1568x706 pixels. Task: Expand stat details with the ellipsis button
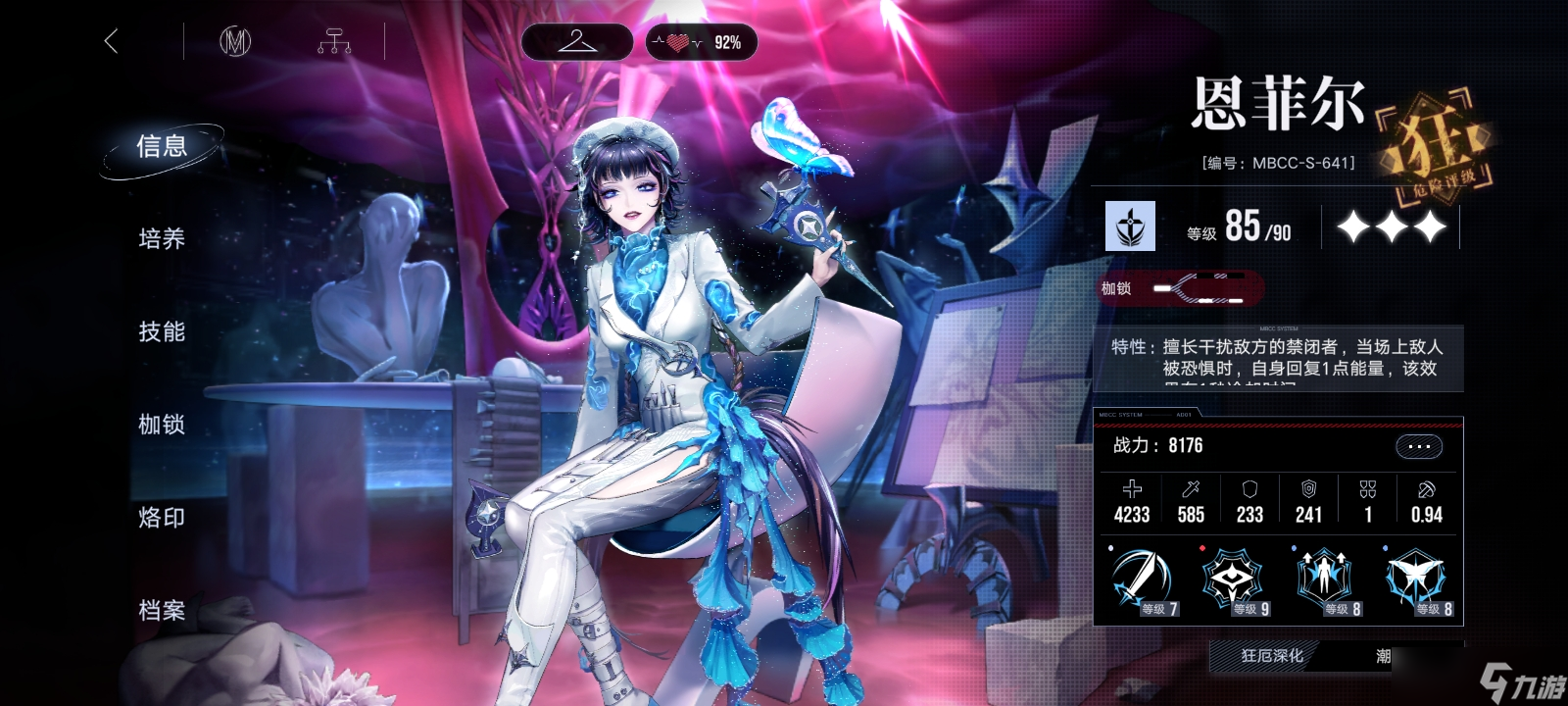coord(1418,446)
